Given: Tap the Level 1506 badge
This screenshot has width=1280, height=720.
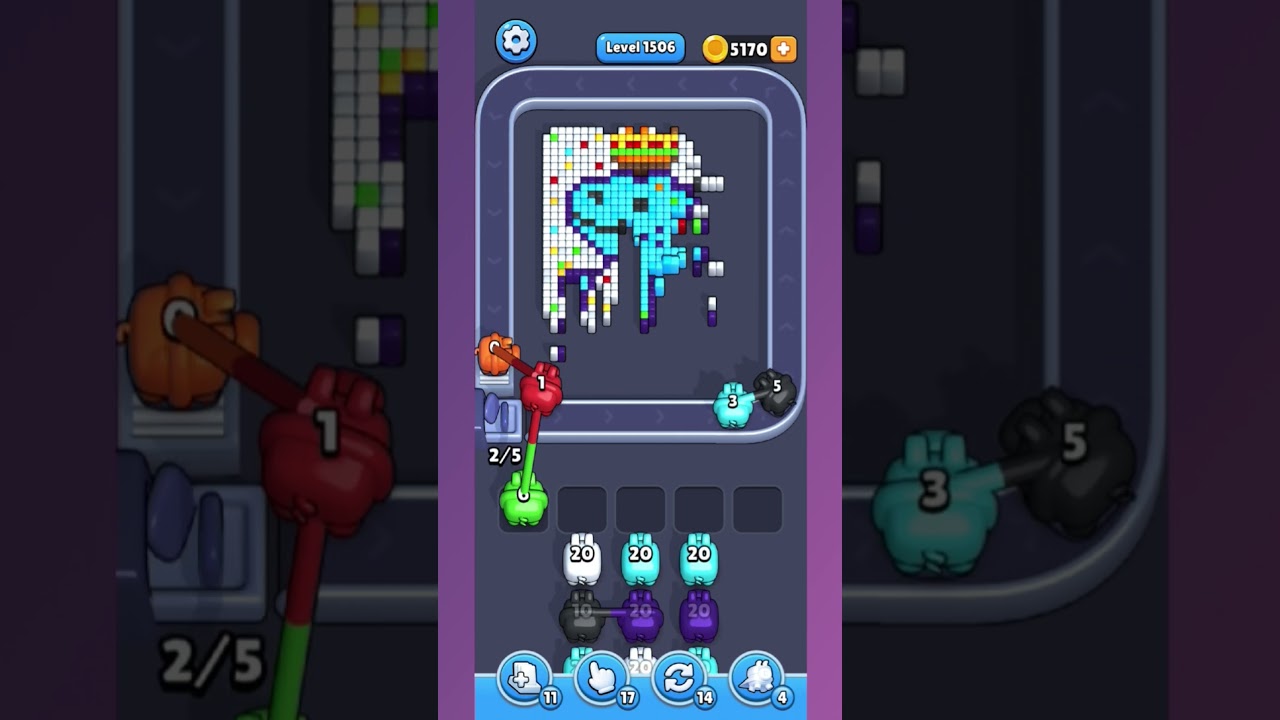Looking at the screenshot, I should click(639, 46).
